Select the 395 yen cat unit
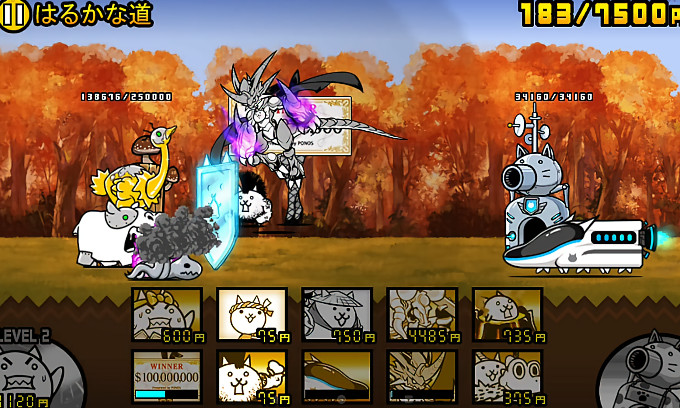Image resolution: width=680 pixels, height=408 pixels. [507, 376]
